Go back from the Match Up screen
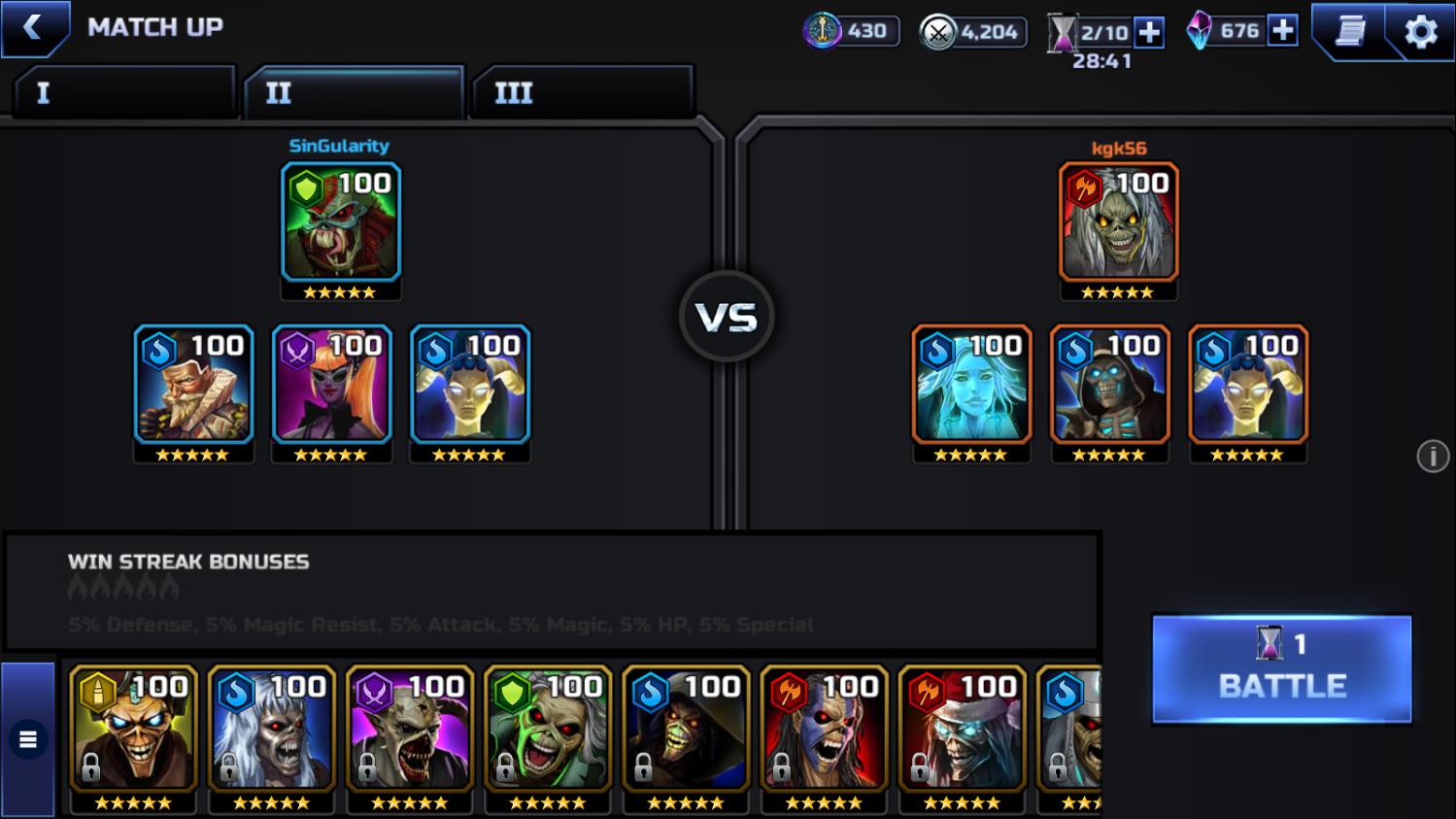This screenshot has height=819, width=1456. [x=33, y=27]
